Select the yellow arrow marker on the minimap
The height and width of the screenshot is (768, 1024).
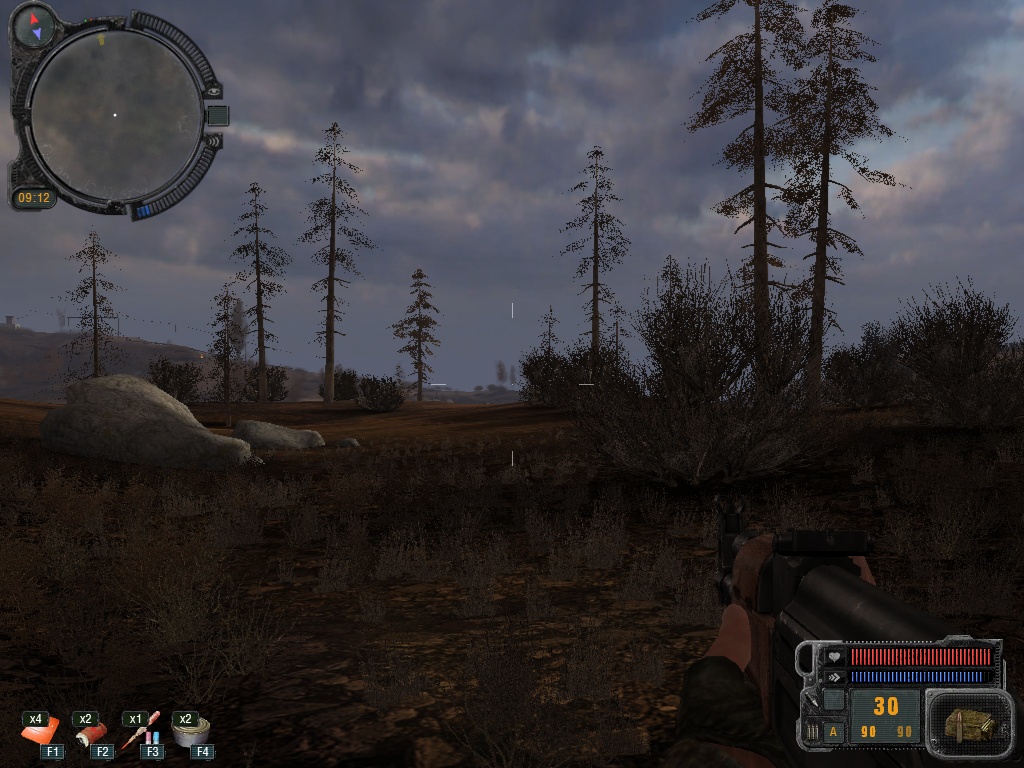point(101,40)
